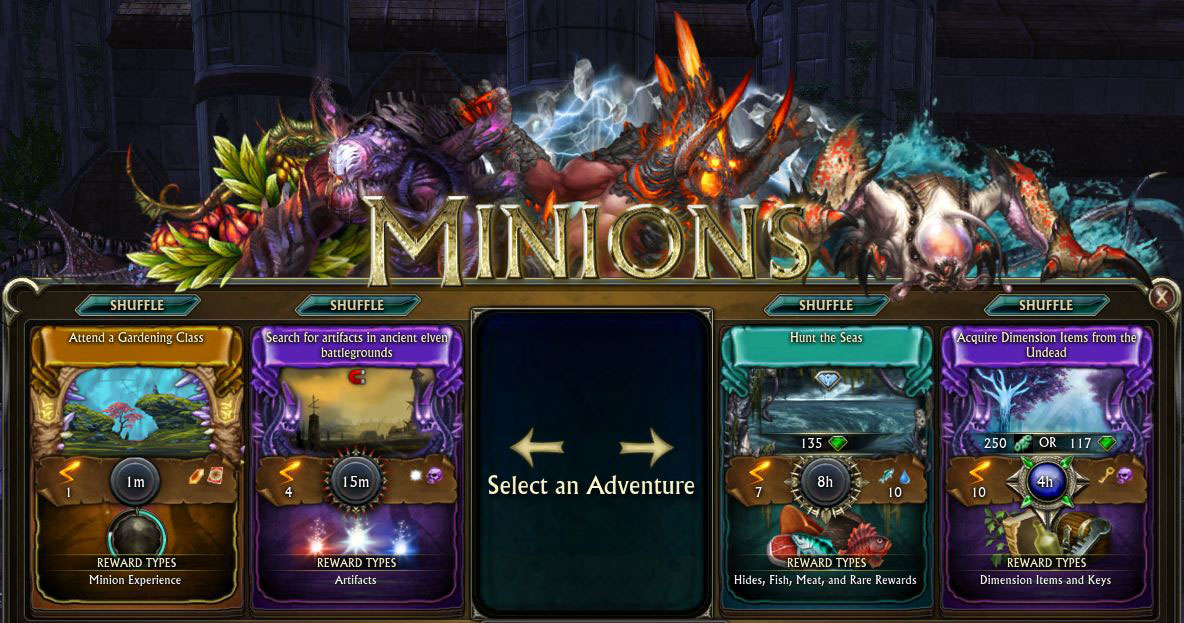Start the 15m artifact adventure timer button
This screenshot has width=1184, height=623.
pos(356,481)
